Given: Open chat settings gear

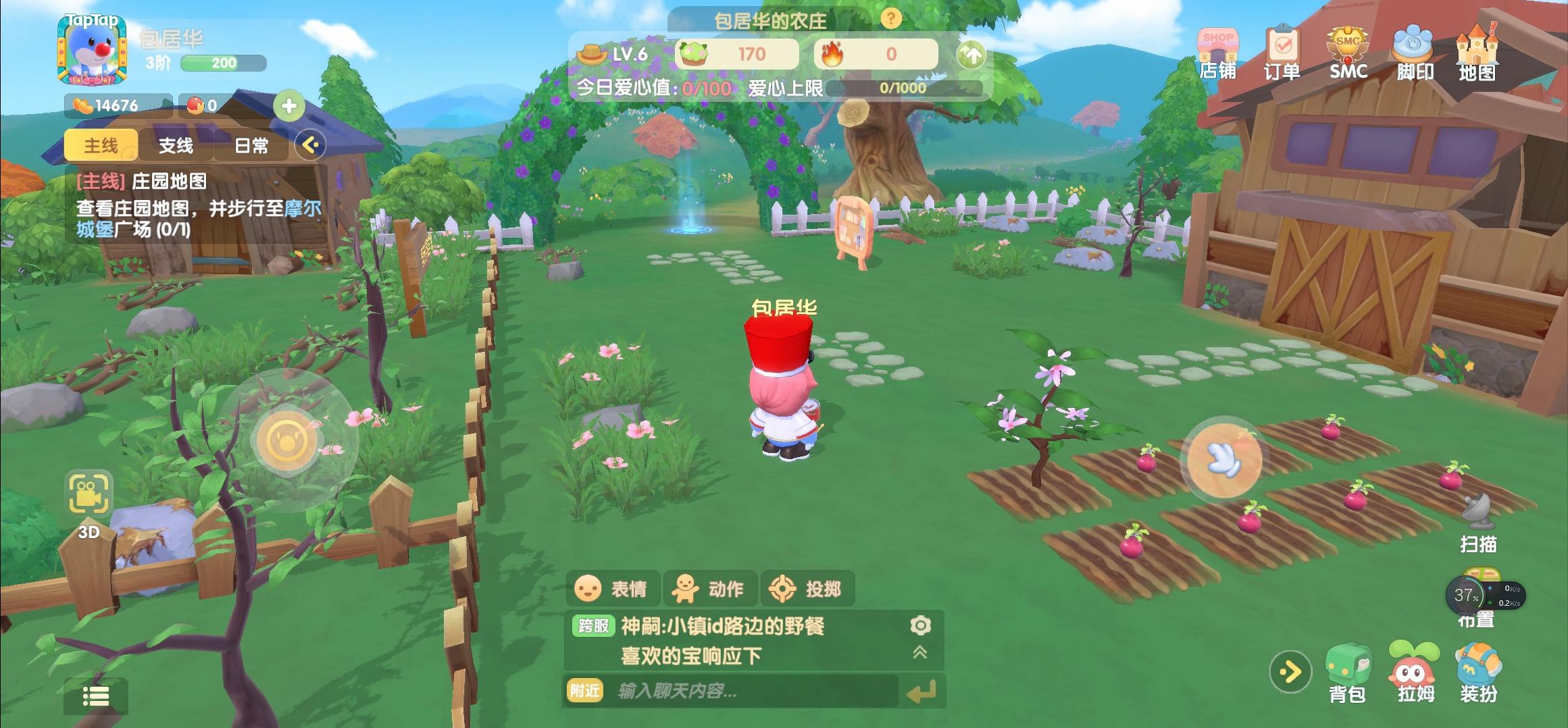Looking at the screenshot, I should click(x=920, y=625).
